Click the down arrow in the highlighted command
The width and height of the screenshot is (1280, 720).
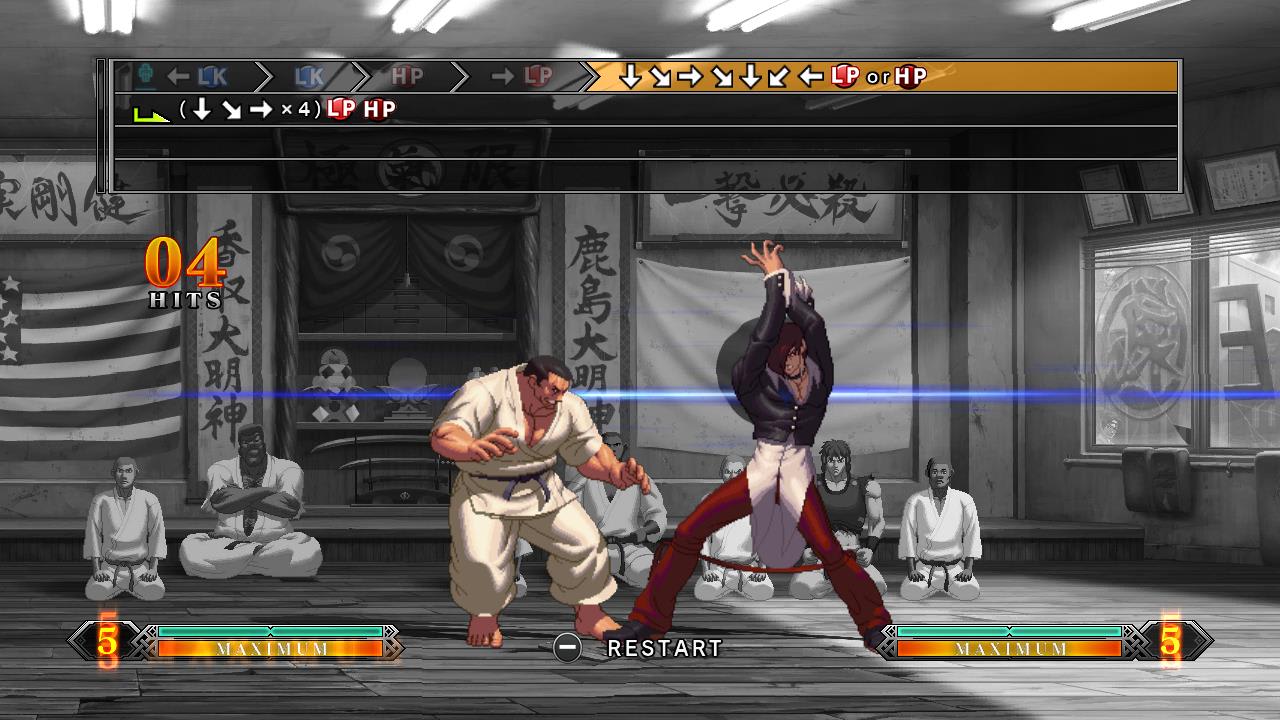point(630,74)
